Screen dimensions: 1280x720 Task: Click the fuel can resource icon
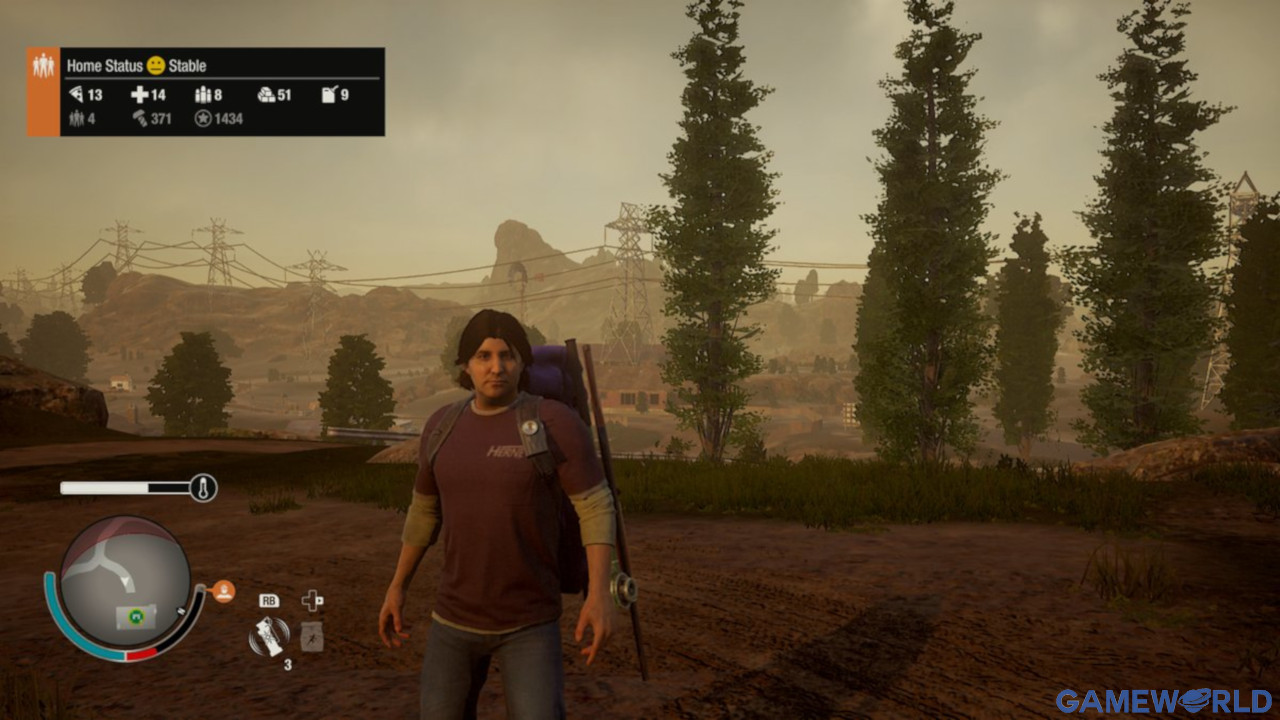329,95
